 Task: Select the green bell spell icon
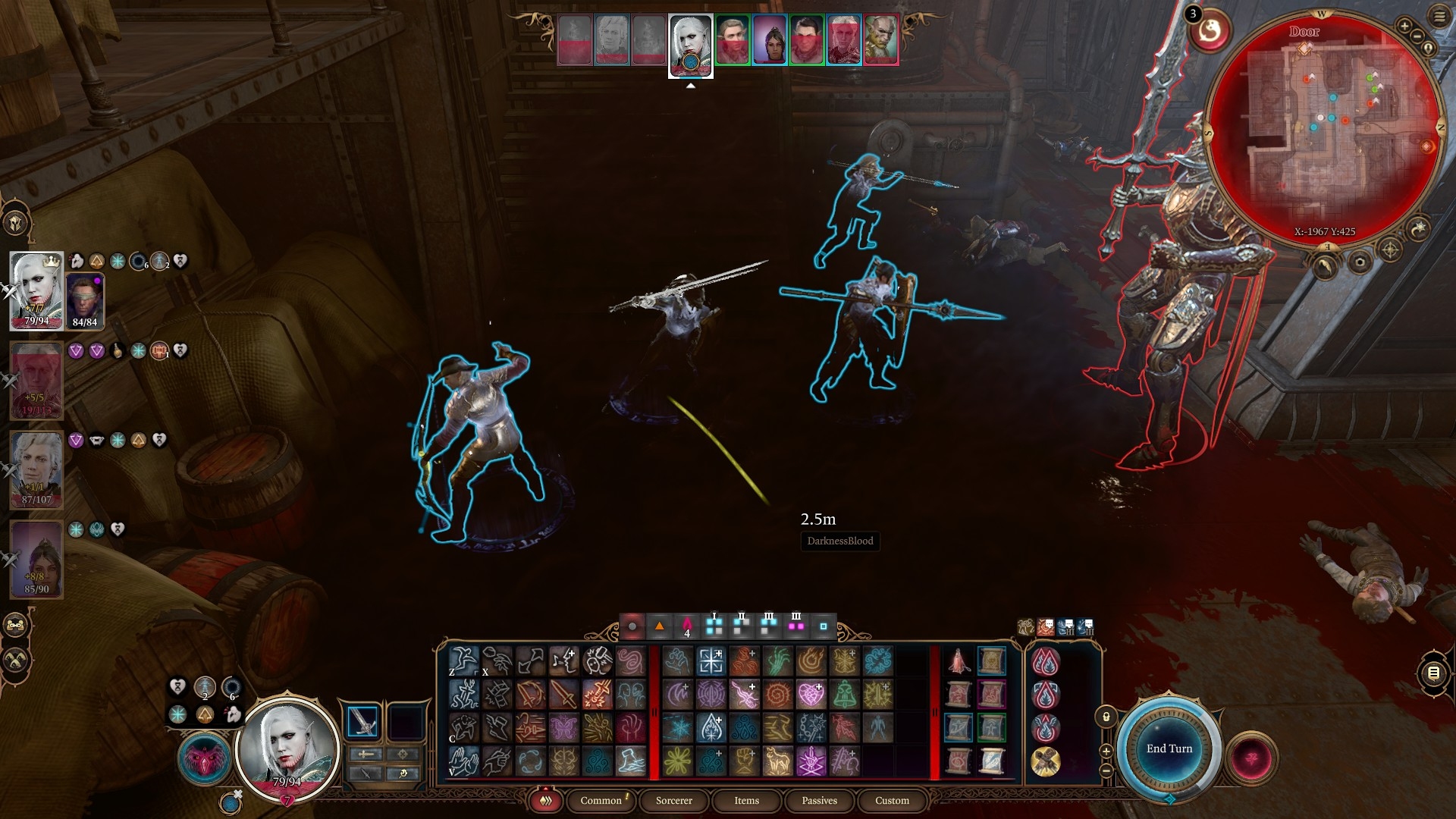click(x=843, y=694)
